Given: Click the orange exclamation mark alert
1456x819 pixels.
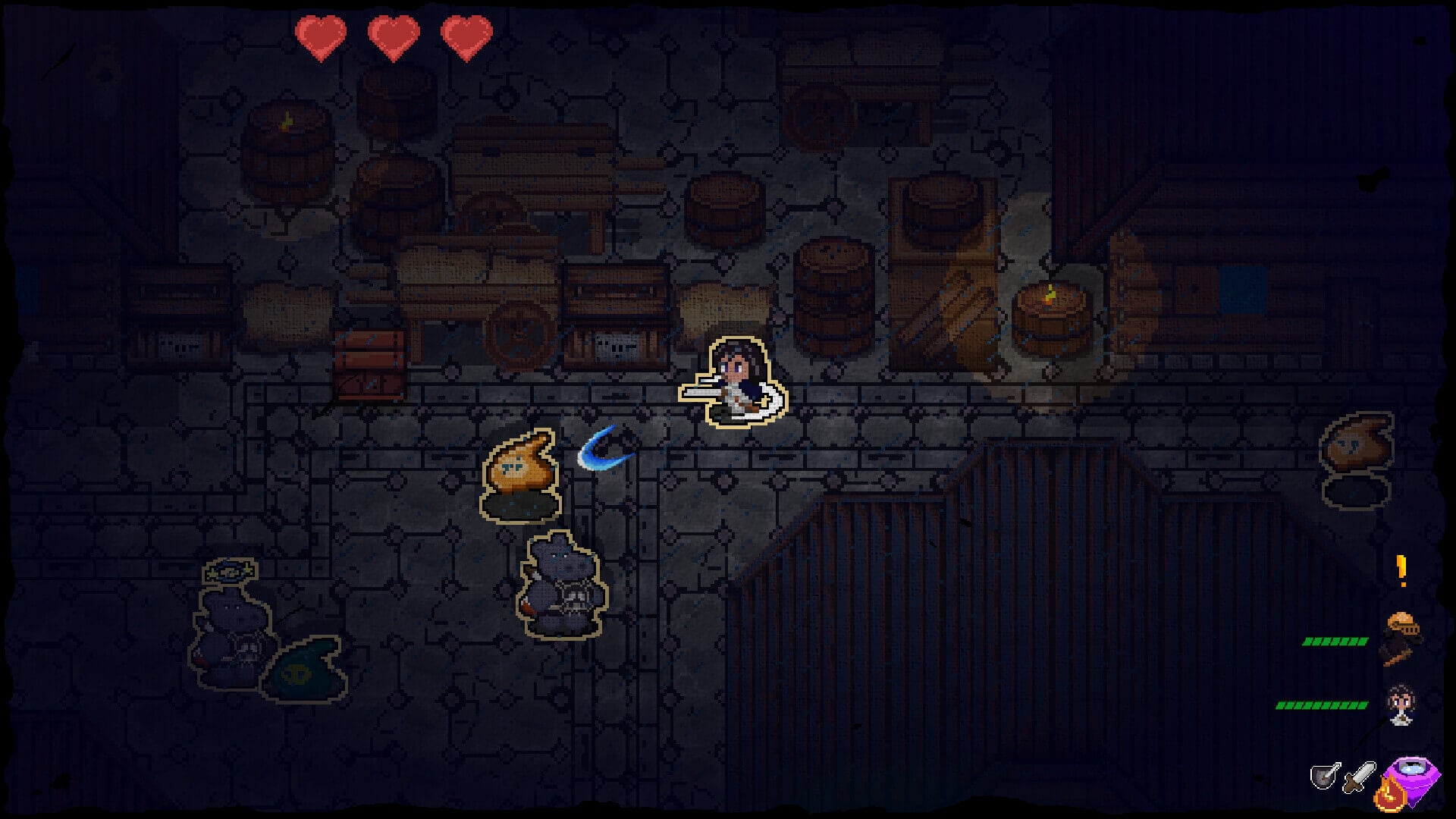Looking at the screenshot, I should pos(1401,570).
